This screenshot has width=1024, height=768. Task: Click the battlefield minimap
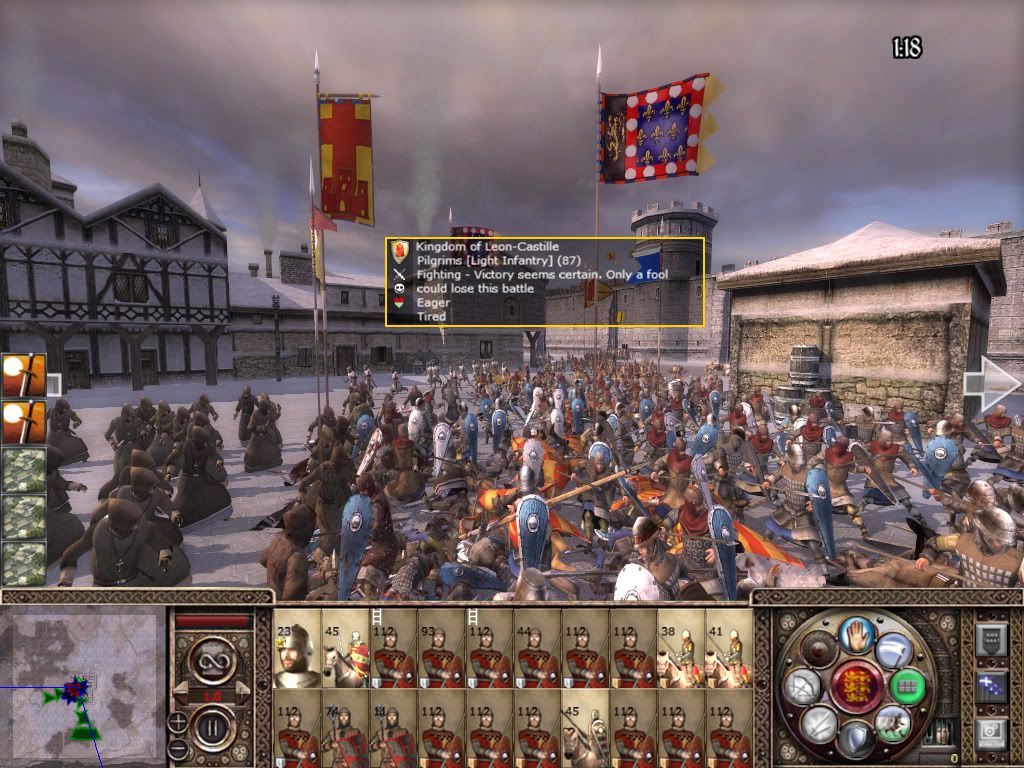pyautogui.click(x=82, y=686)
